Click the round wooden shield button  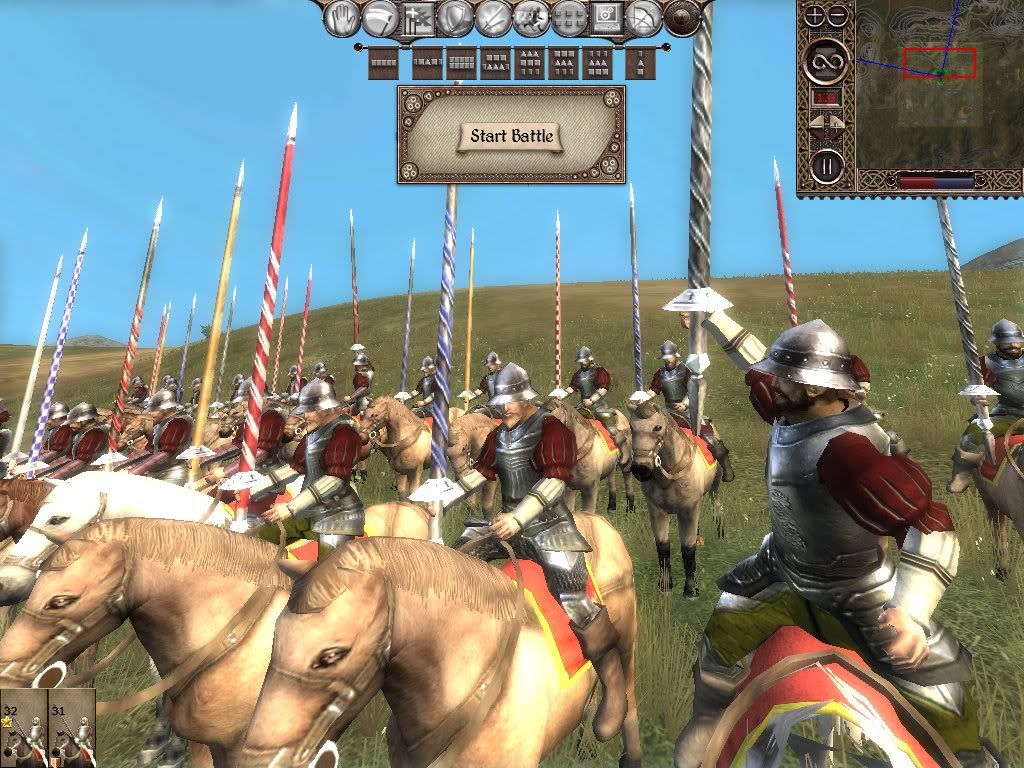(x=683, y=17)
